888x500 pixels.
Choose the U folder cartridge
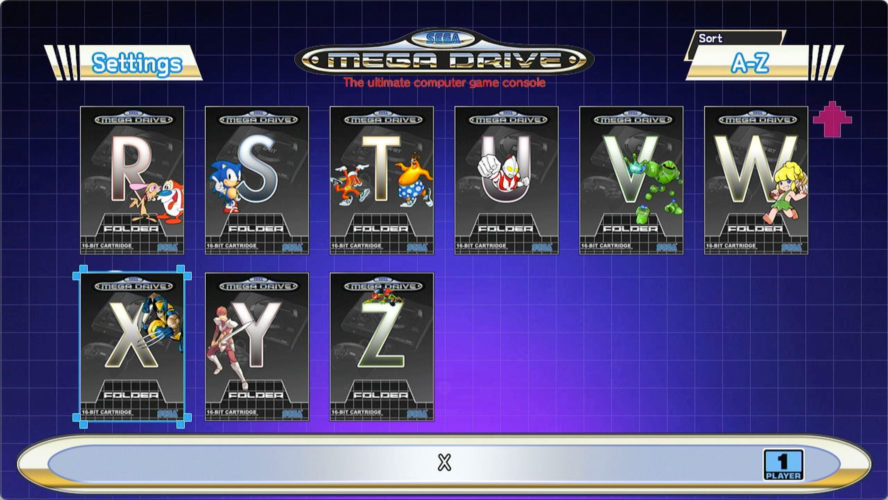(507, 180)
